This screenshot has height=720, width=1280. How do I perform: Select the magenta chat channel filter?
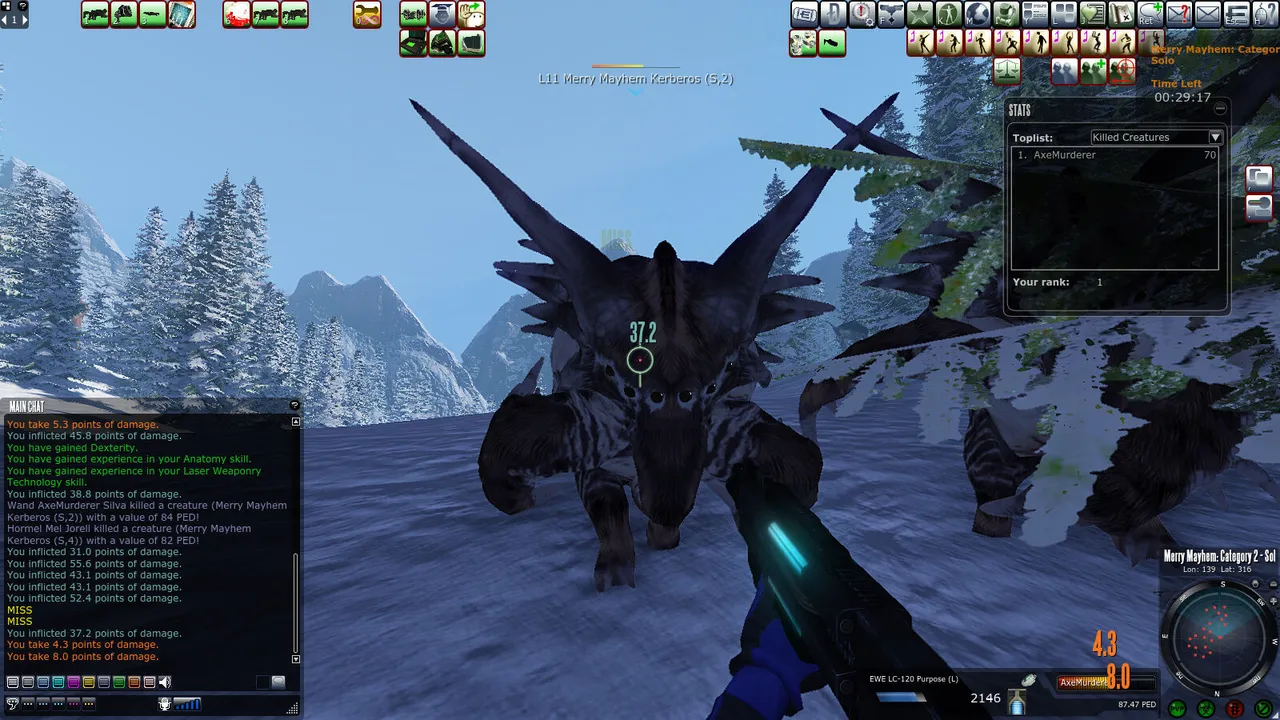(x=73, y=682)
